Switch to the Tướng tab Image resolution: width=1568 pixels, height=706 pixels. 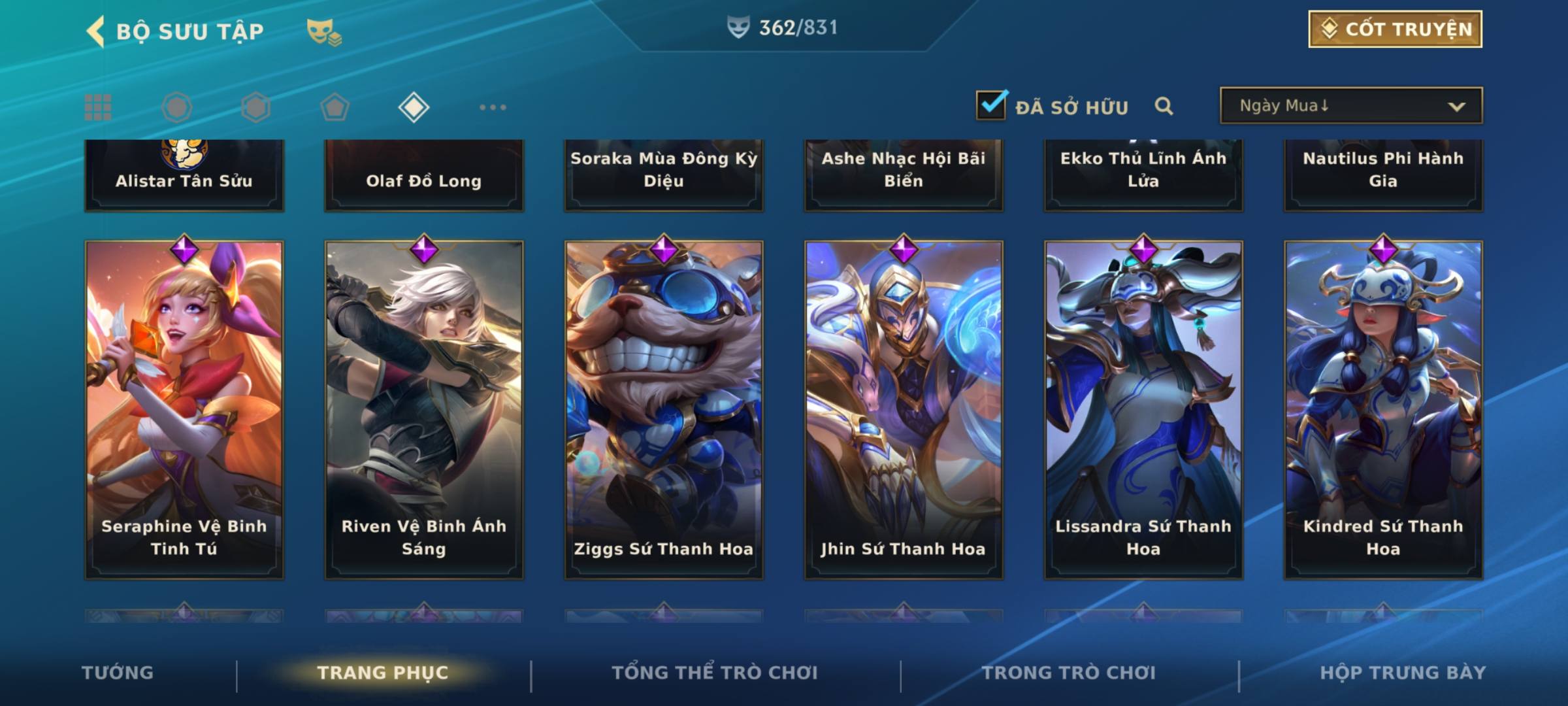[x=118, y=673]
